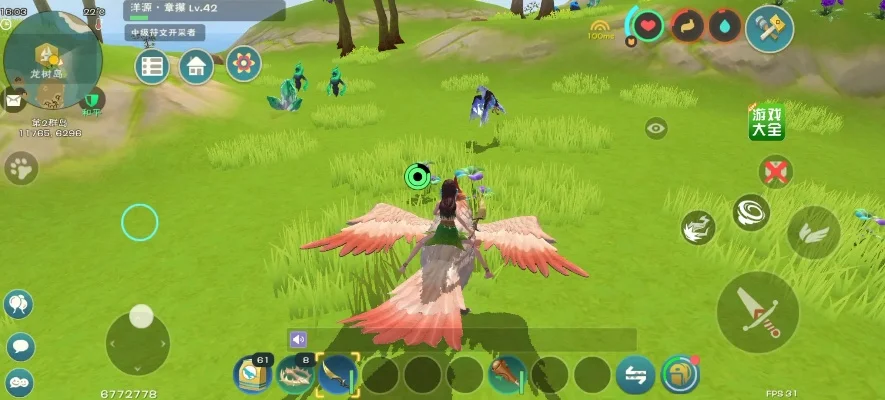Open the Dragon Tree Island minimap
Viewport: 885px width, 400px height.
[x=52, y=60]
